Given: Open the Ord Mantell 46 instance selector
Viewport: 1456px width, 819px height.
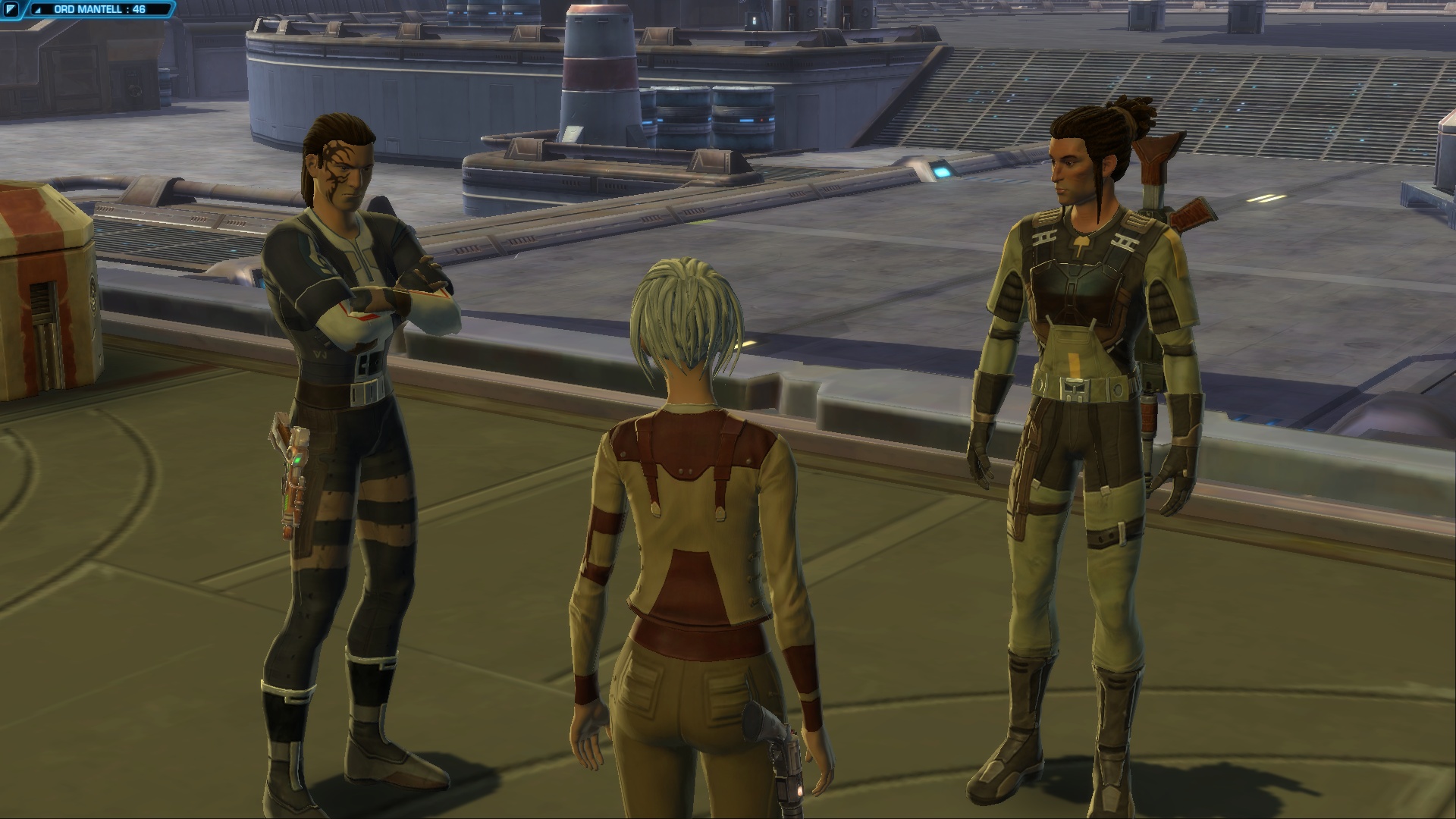Looking at the screenshot, I should click(100, 10).
